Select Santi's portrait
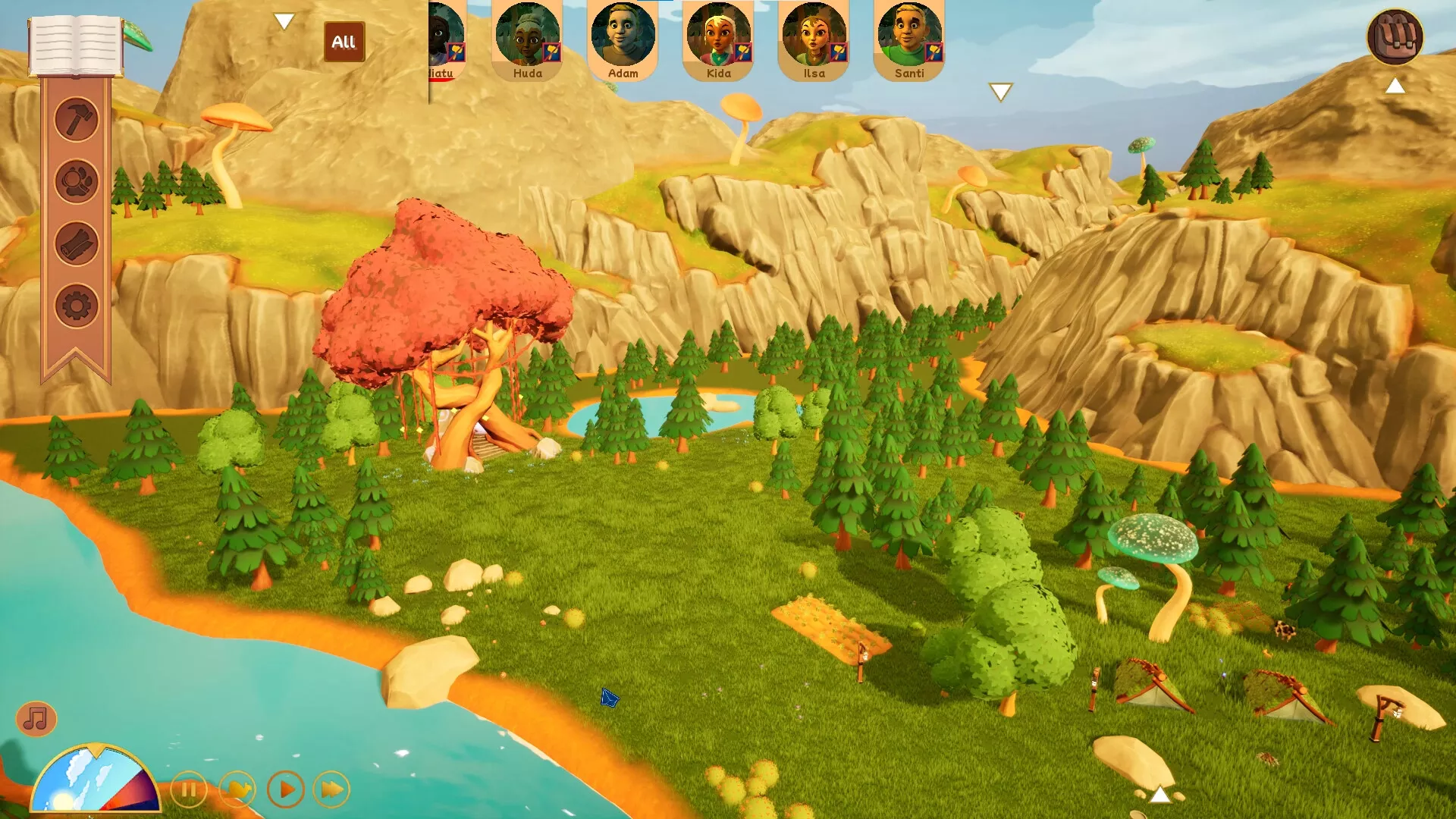The width and height of the screenshot is (1456, 819). (x=909, y=39)
